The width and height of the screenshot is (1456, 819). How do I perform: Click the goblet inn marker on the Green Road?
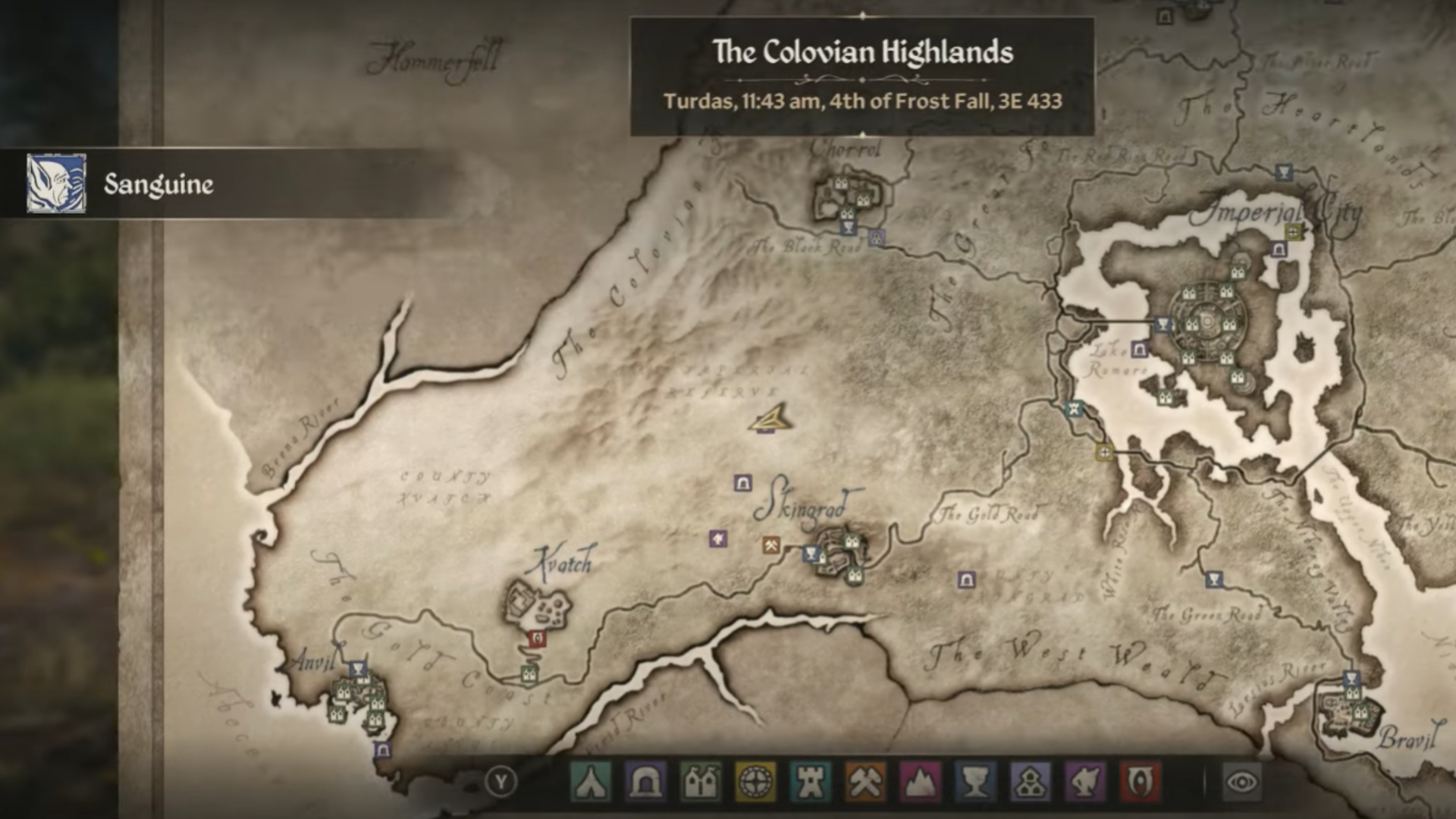pyautogui.click(x=1214, y=580)
